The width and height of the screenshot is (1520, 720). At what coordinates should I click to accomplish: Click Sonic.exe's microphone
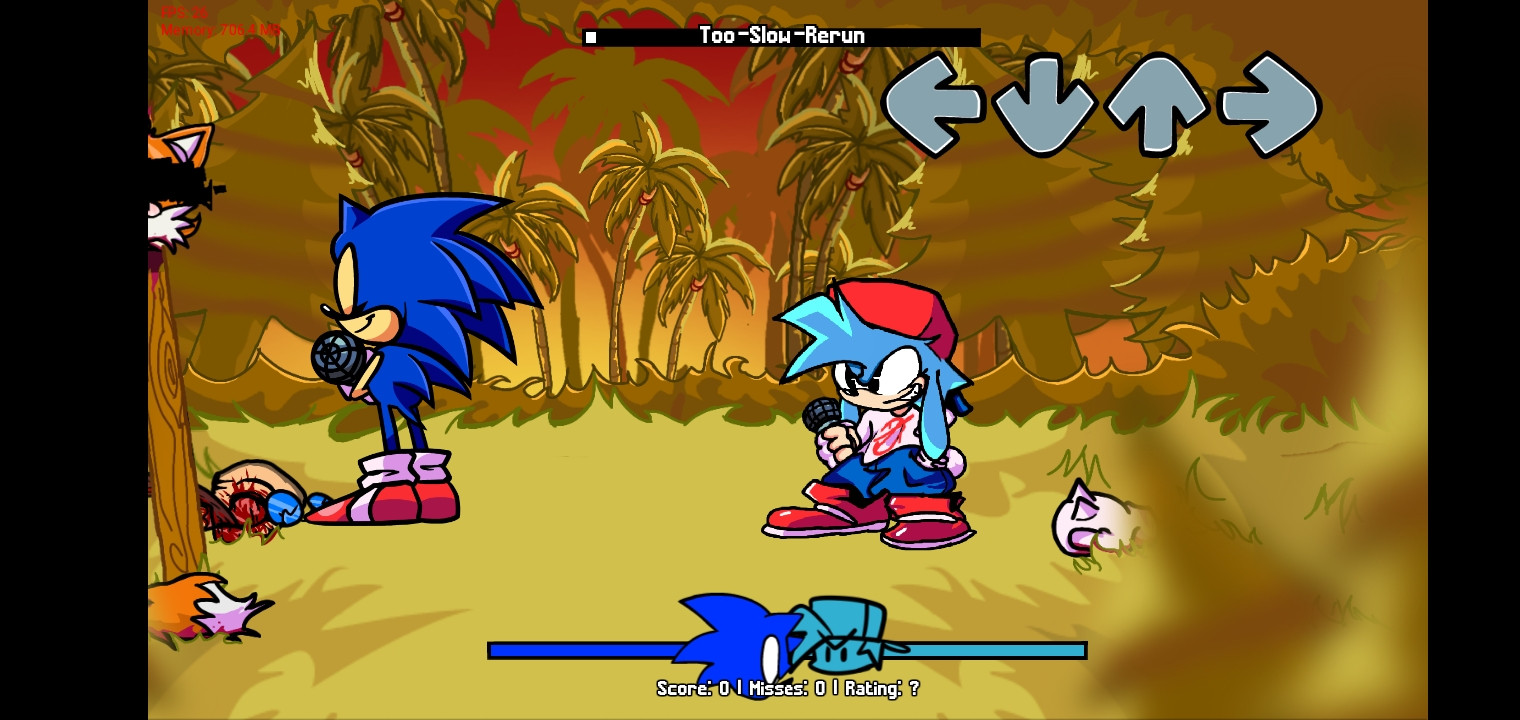(x=337, y=358)
